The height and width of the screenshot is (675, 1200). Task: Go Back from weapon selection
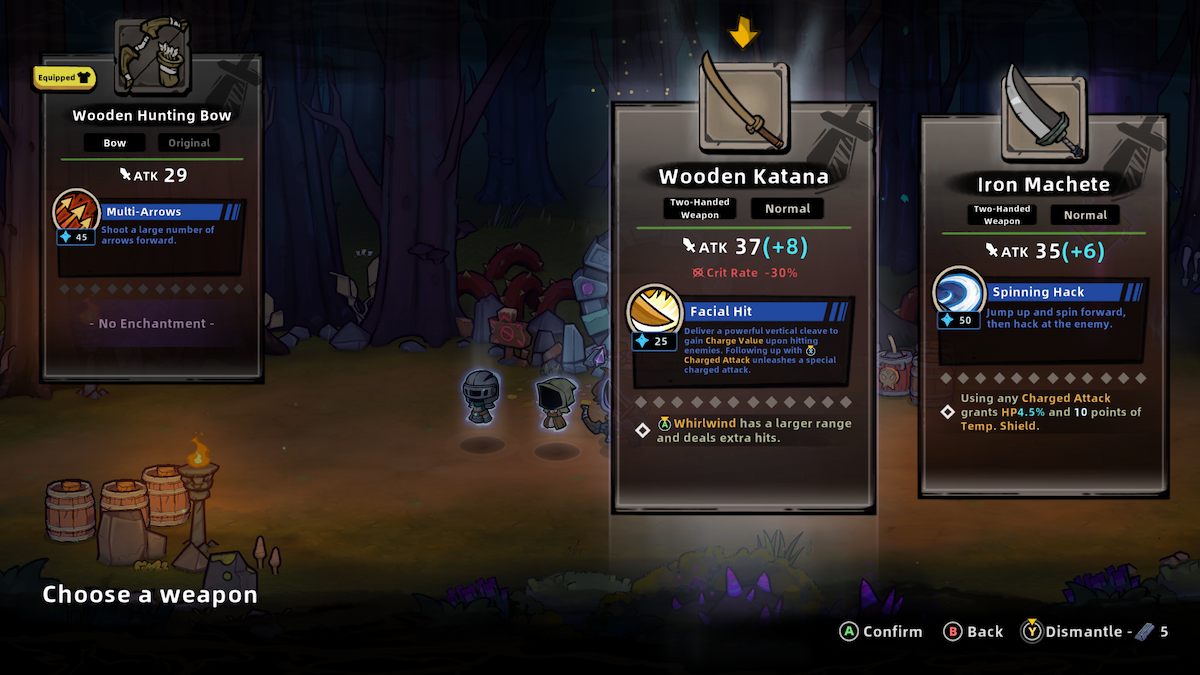[x=973, y=631]
